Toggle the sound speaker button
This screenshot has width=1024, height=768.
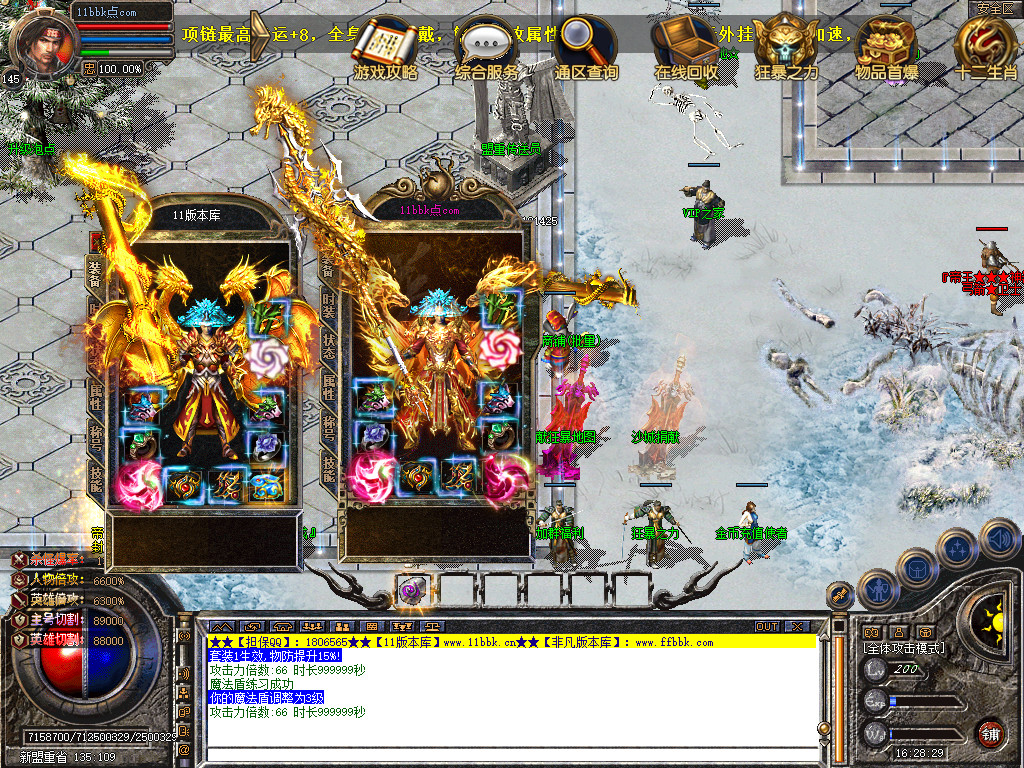[x=999, y=538]
